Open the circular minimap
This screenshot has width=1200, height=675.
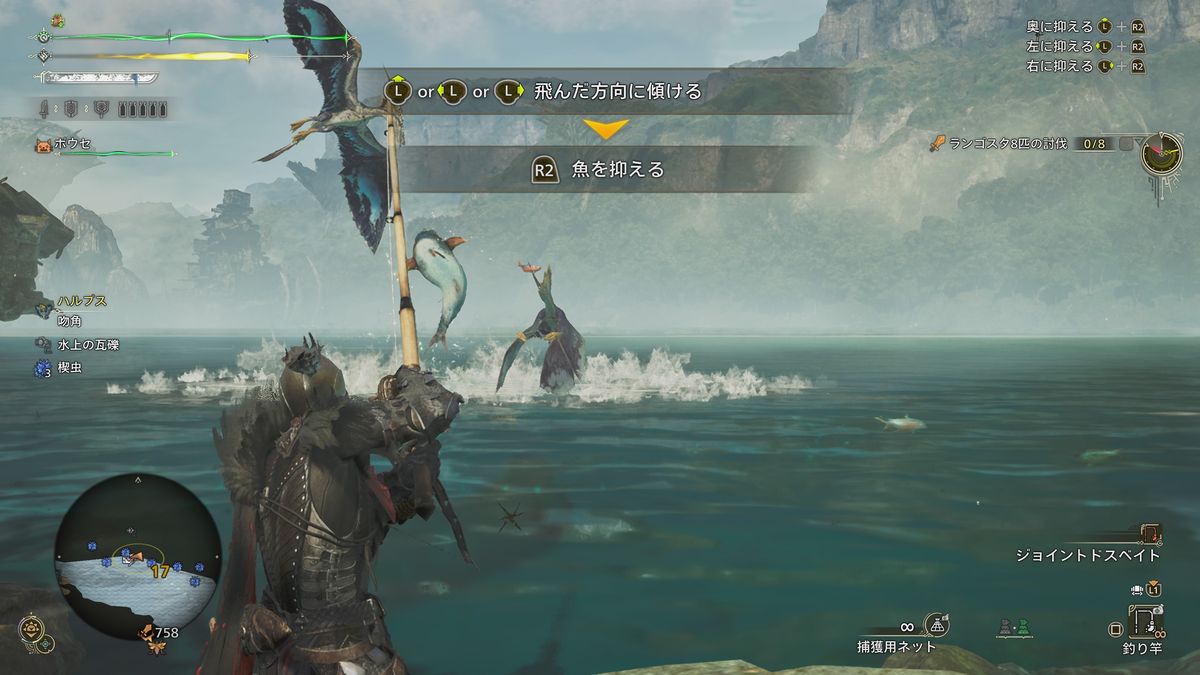tap(138, 556)
